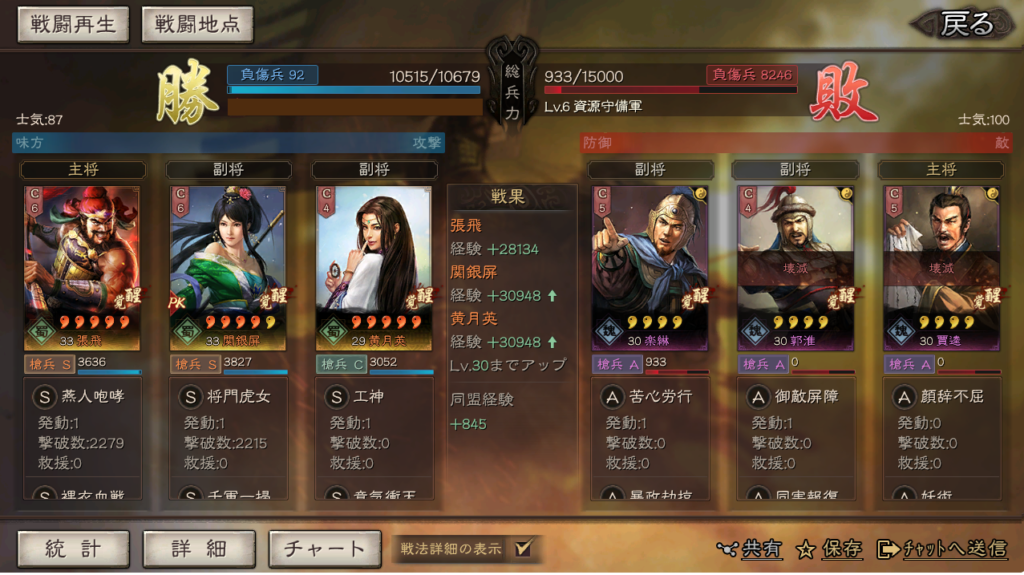
Task: Send report to chat via チャットへ送信
Action: [x=941, y=548]
